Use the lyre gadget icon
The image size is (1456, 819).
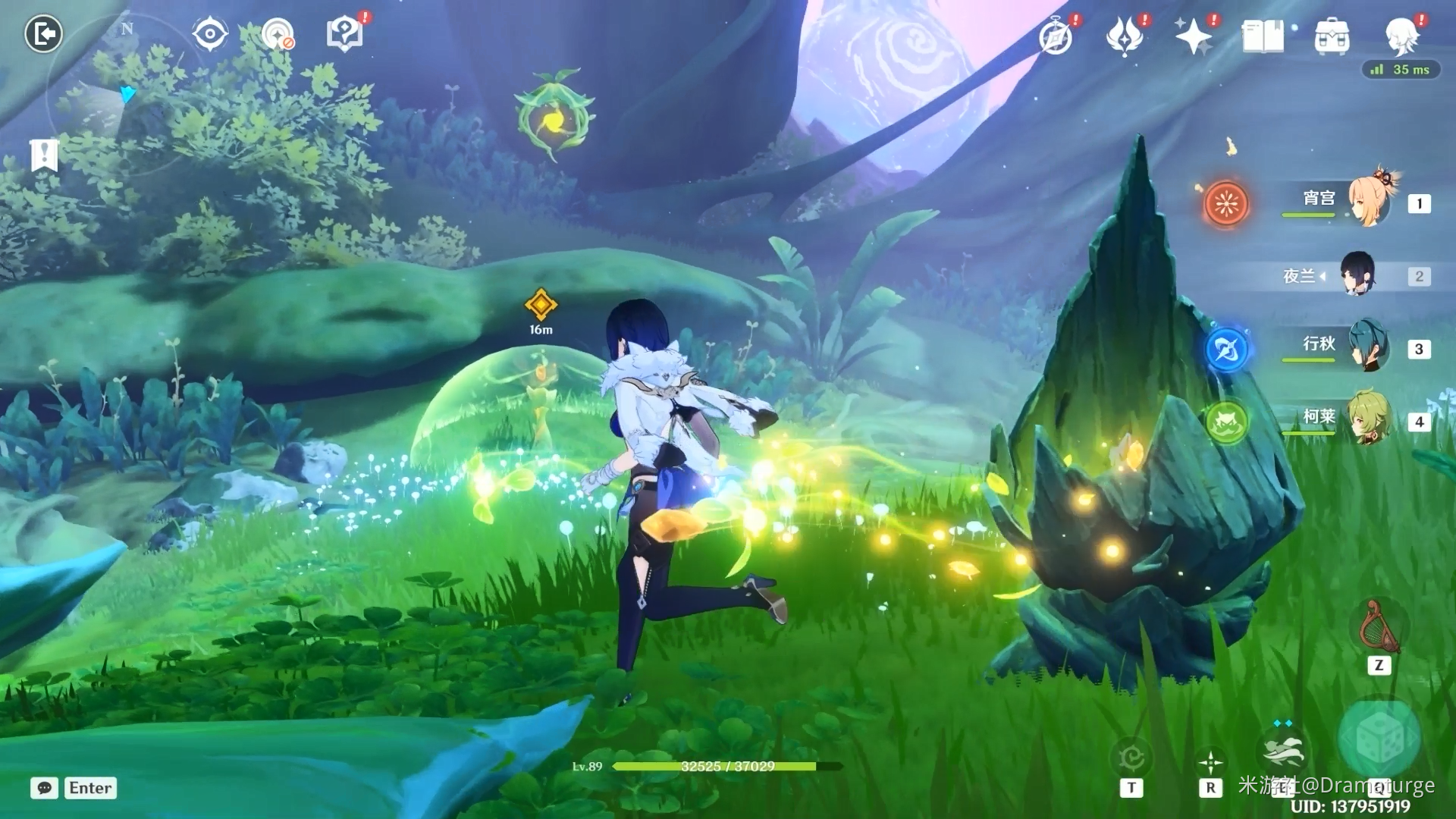pos(1379,628)
